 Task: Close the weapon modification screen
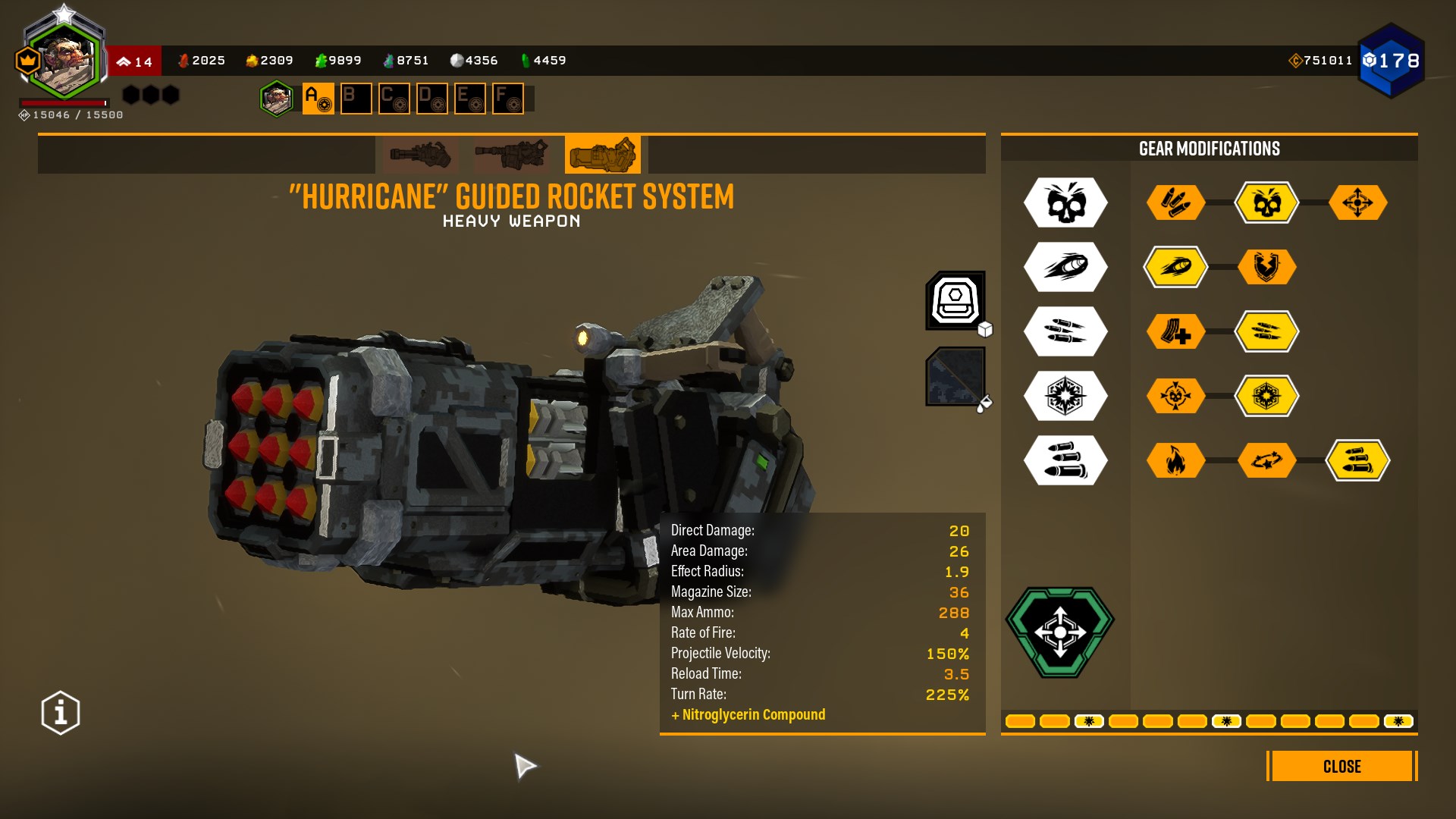(x=1341, y=766)
